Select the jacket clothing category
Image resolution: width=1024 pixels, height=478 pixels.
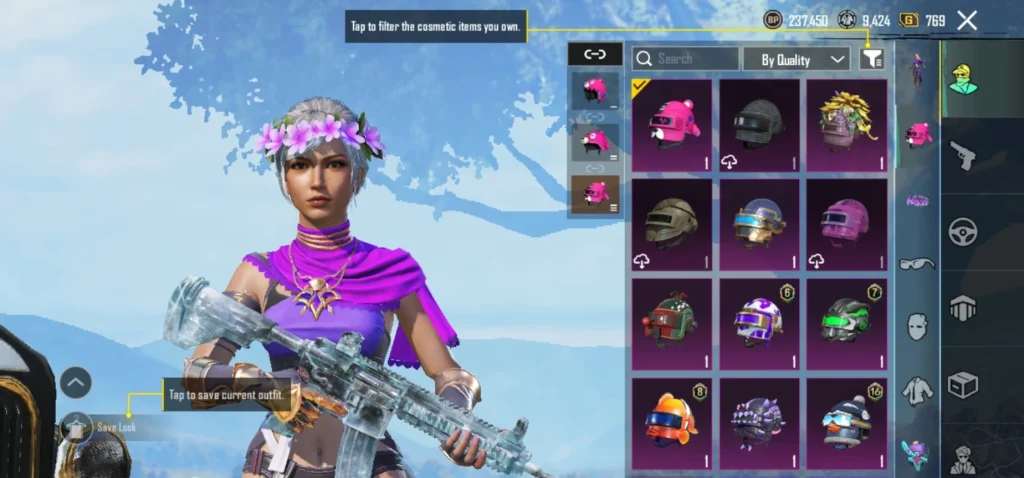pyautogui.click(x=917, y=390)
